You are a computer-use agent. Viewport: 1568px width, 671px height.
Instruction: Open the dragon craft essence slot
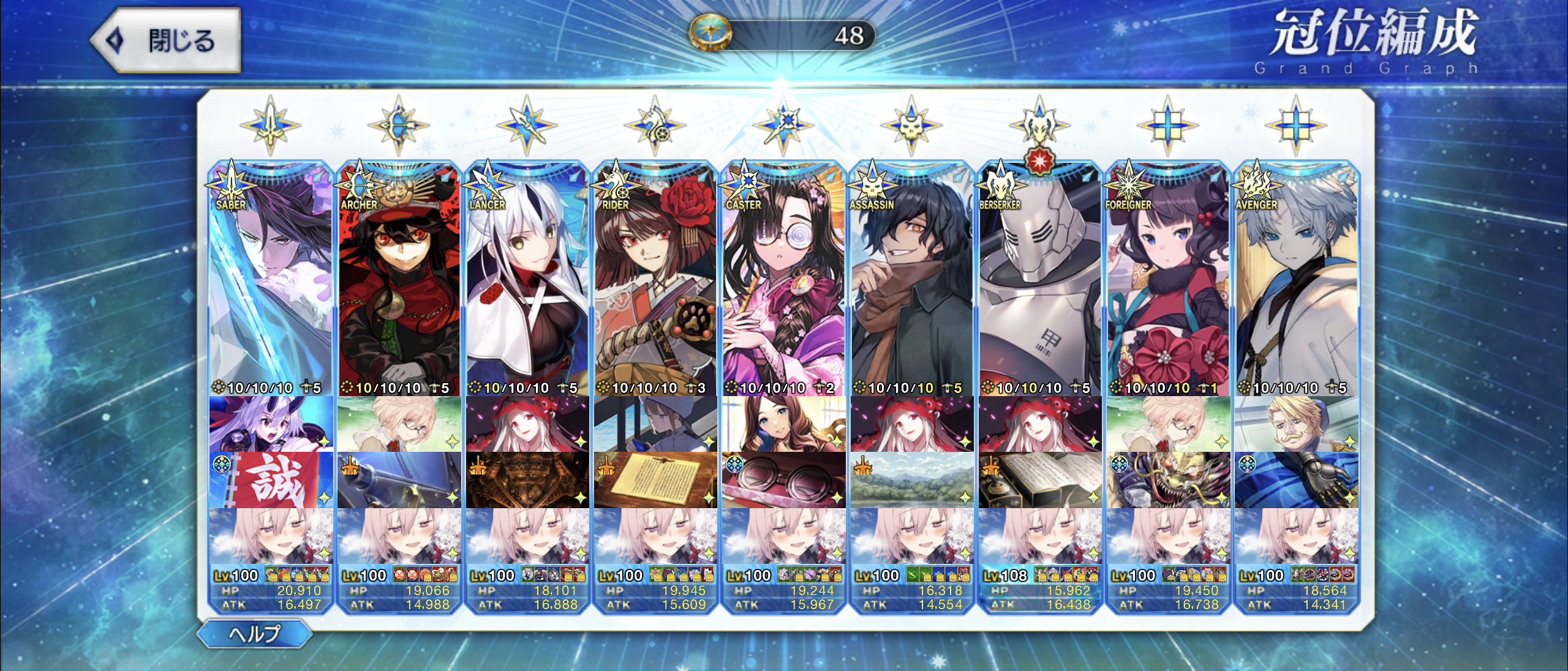pyautogui.click(x=1168, y=480)
